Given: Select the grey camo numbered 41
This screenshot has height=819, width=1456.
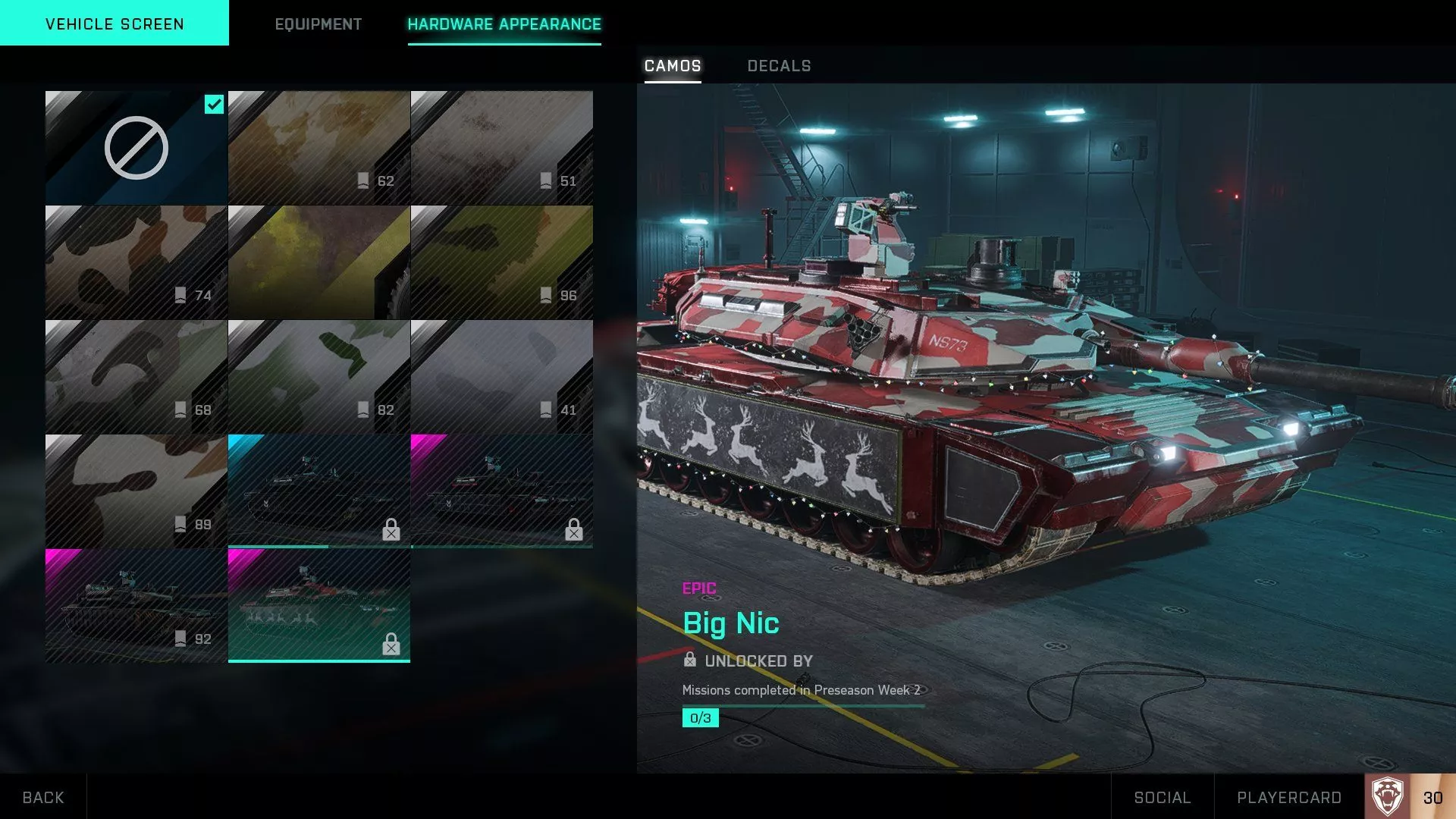Looking at the screenshot, I should [502, 375].
